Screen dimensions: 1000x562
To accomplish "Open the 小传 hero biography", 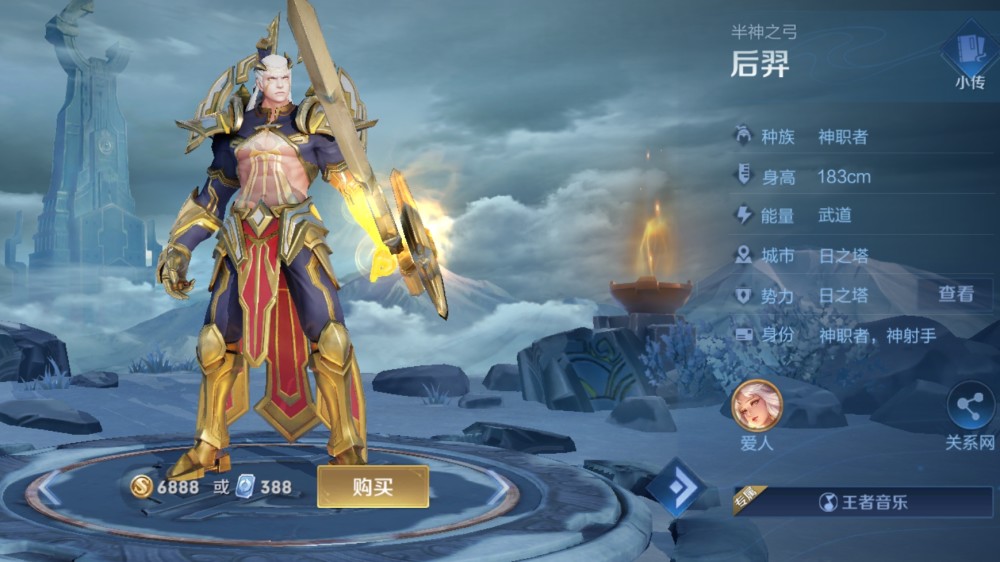I will click(968, 59).
